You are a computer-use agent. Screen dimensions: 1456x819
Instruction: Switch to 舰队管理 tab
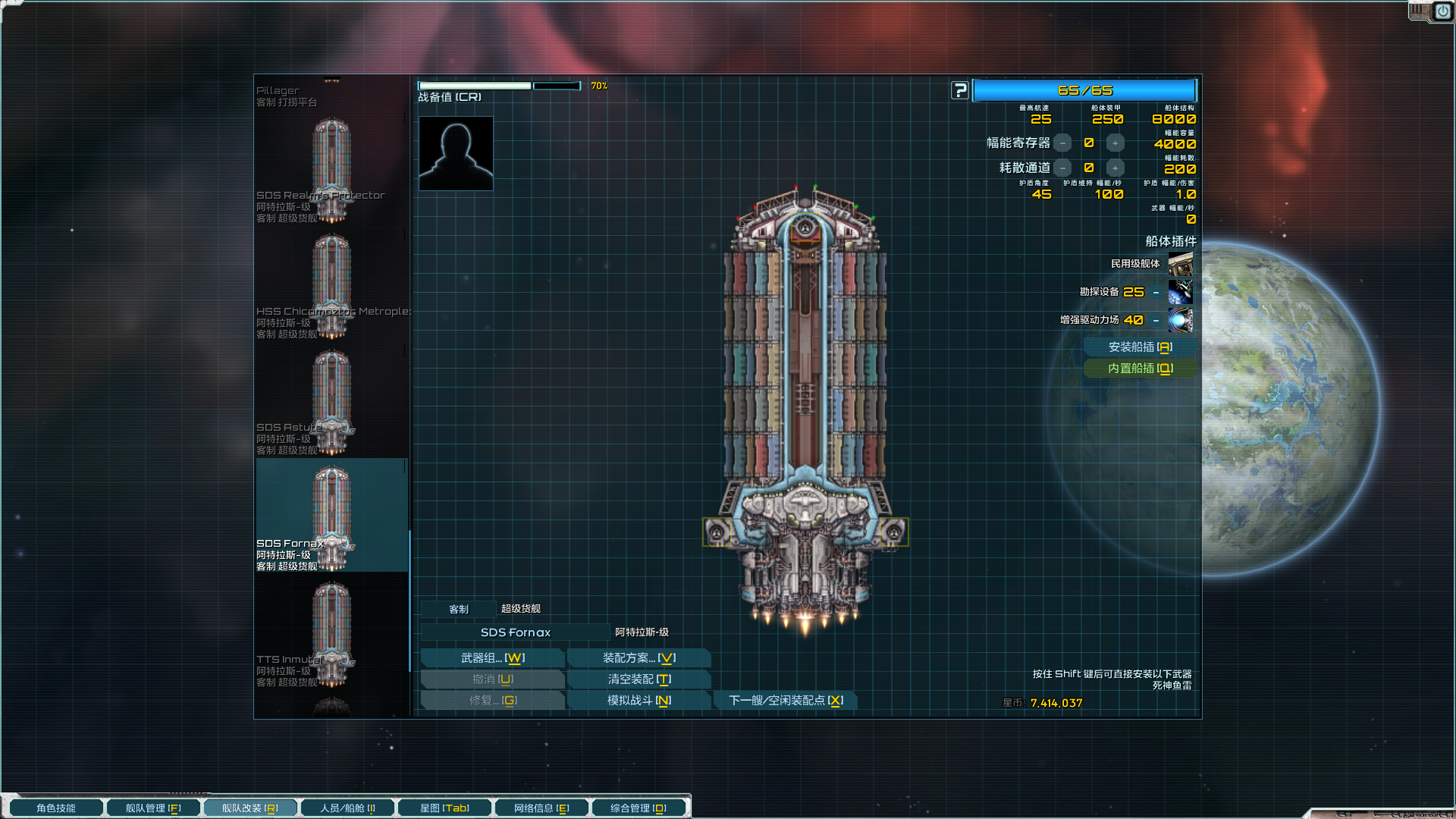tap(153, 808)
